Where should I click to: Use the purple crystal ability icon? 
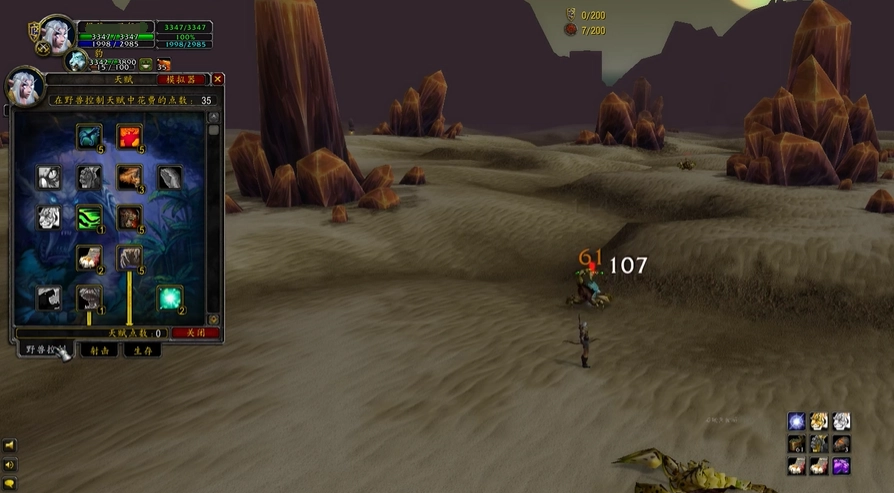point(841,465)
